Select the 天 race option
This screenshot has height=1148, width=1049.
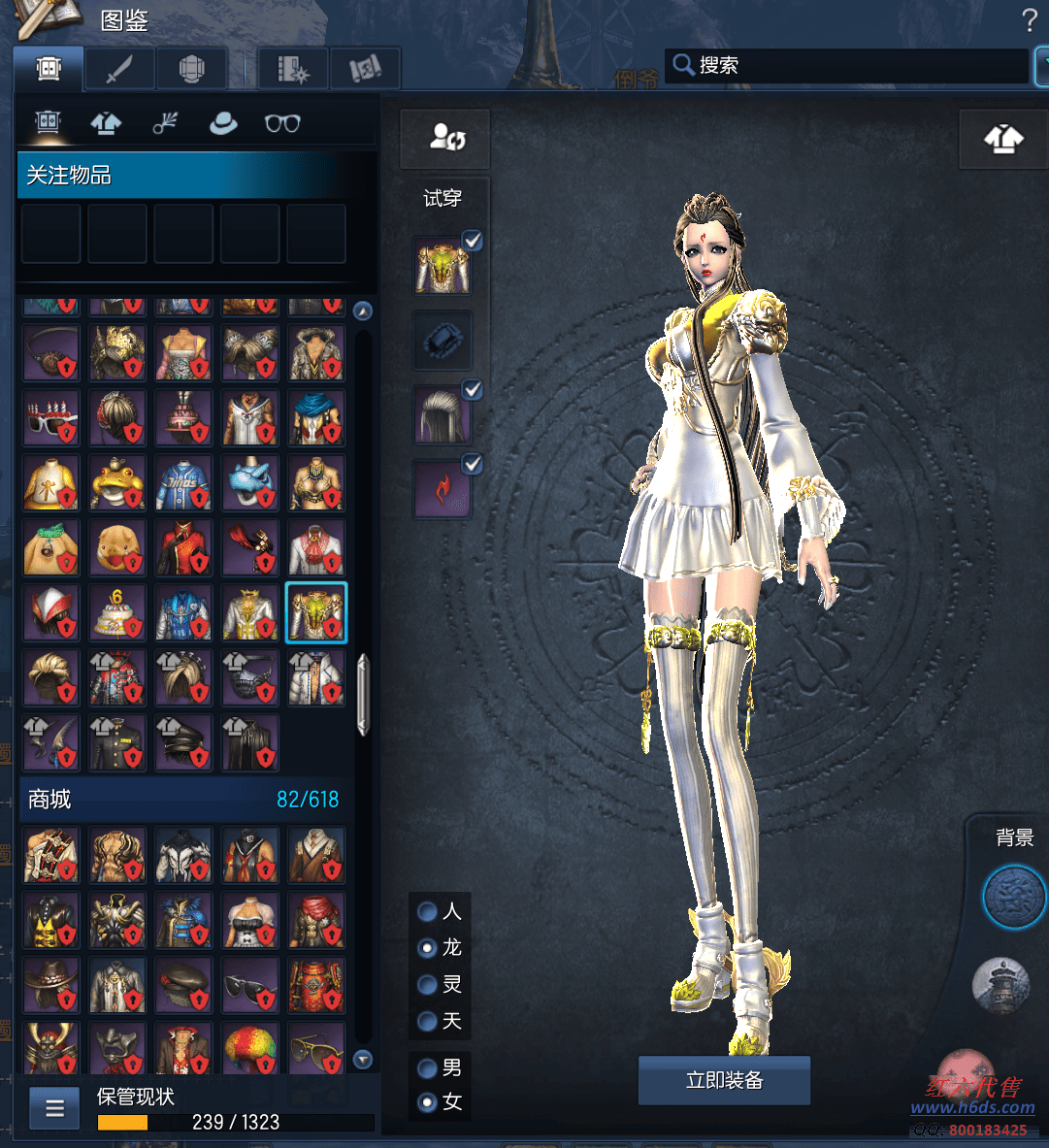coord(427,1021)
